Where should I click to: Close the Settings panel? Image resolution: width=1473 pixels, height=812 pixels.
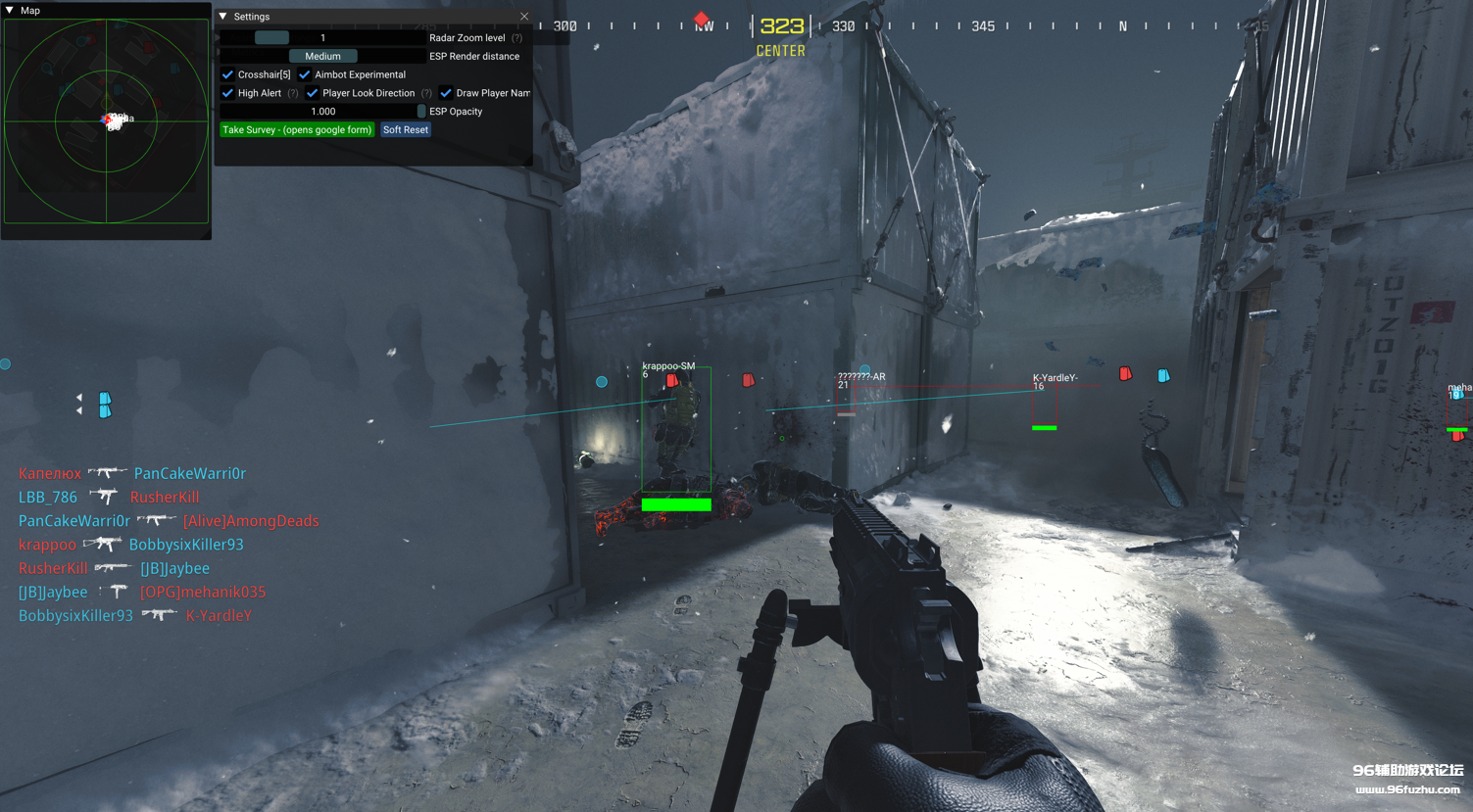[x=524, y=17]
